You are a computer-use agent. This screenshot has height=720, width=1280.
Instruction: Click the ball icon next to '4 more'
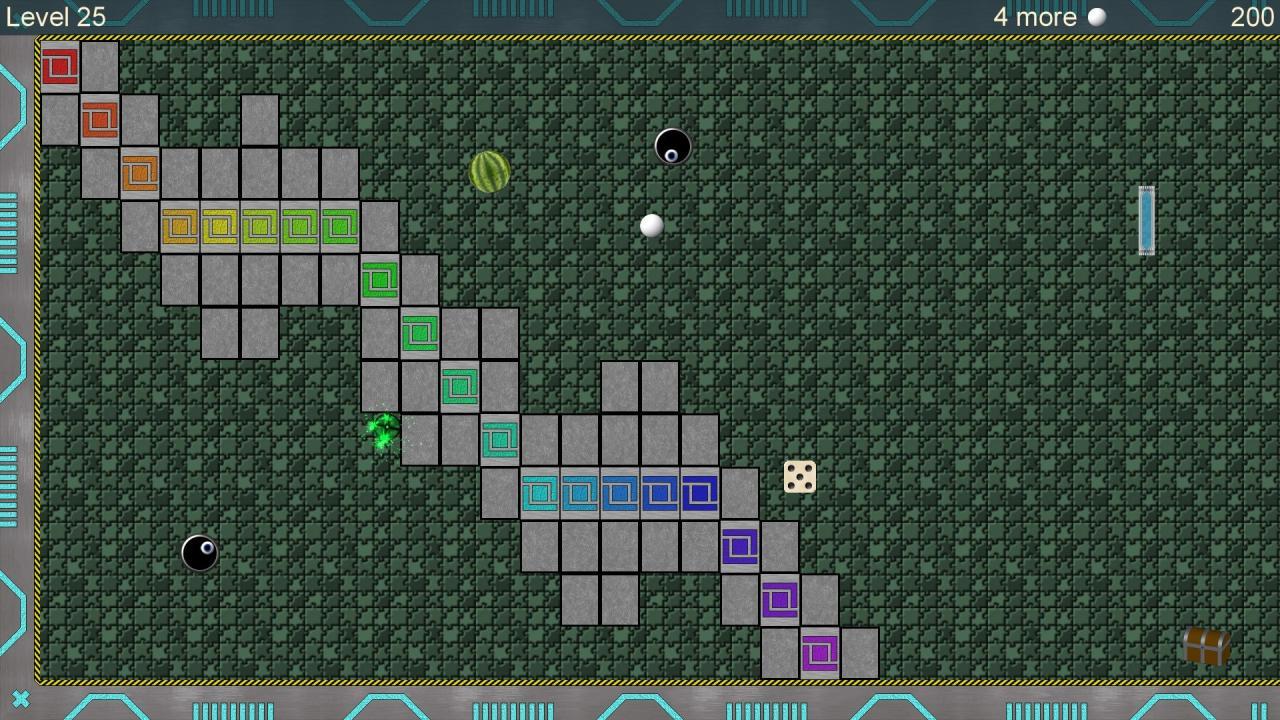[x=1096, y=16]
